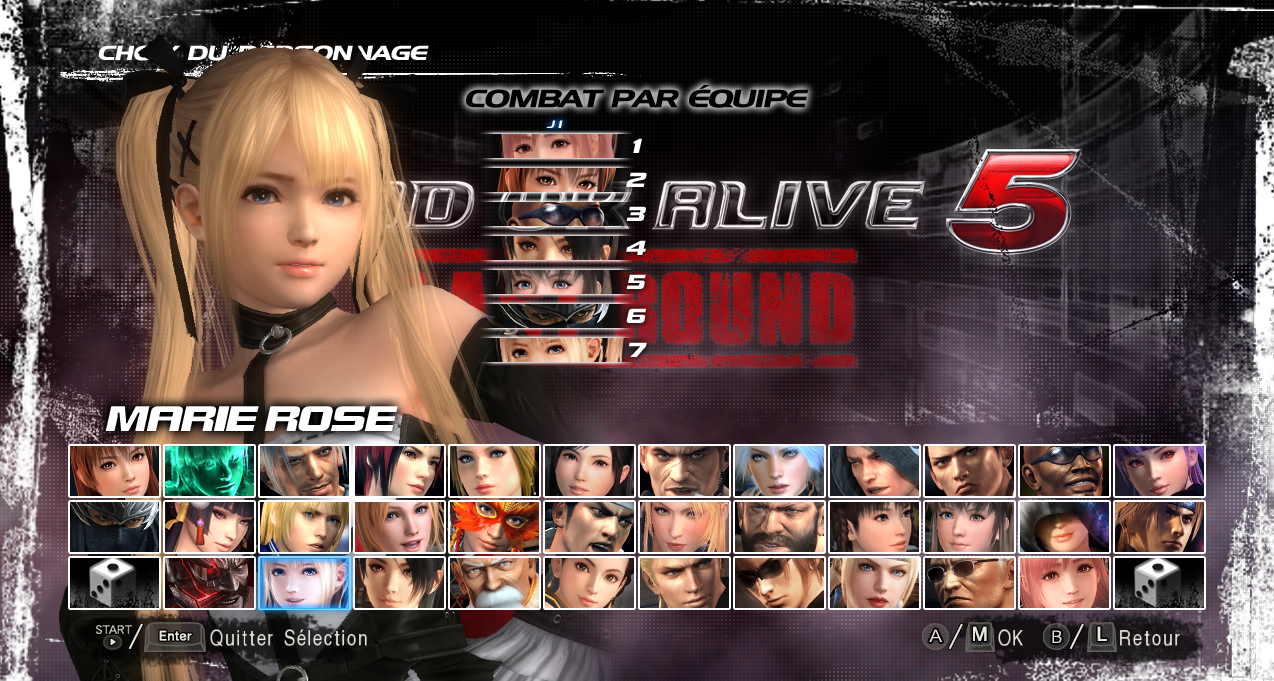
Task: Select the bald man with sunglasses portrait
Action: (x=969, y=583)
